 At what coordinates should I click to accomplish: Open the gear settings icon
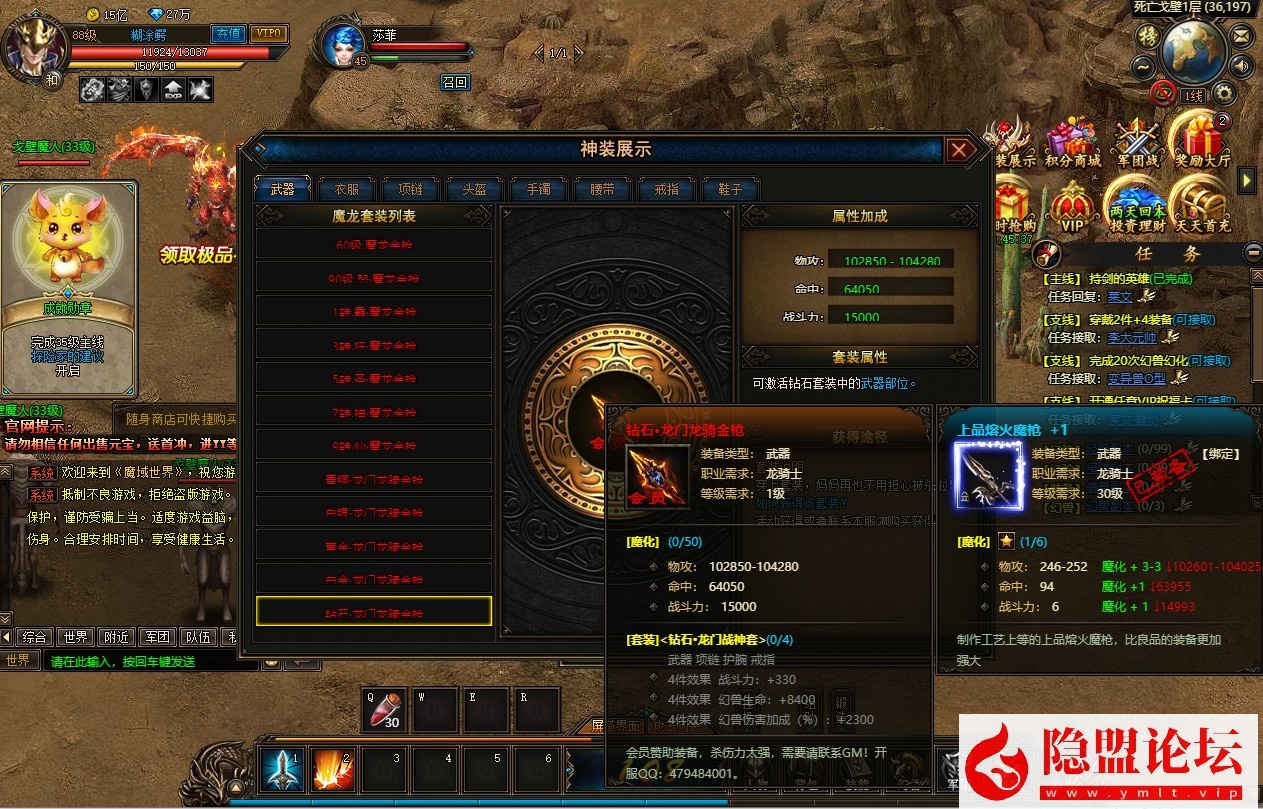point(1223,94)
